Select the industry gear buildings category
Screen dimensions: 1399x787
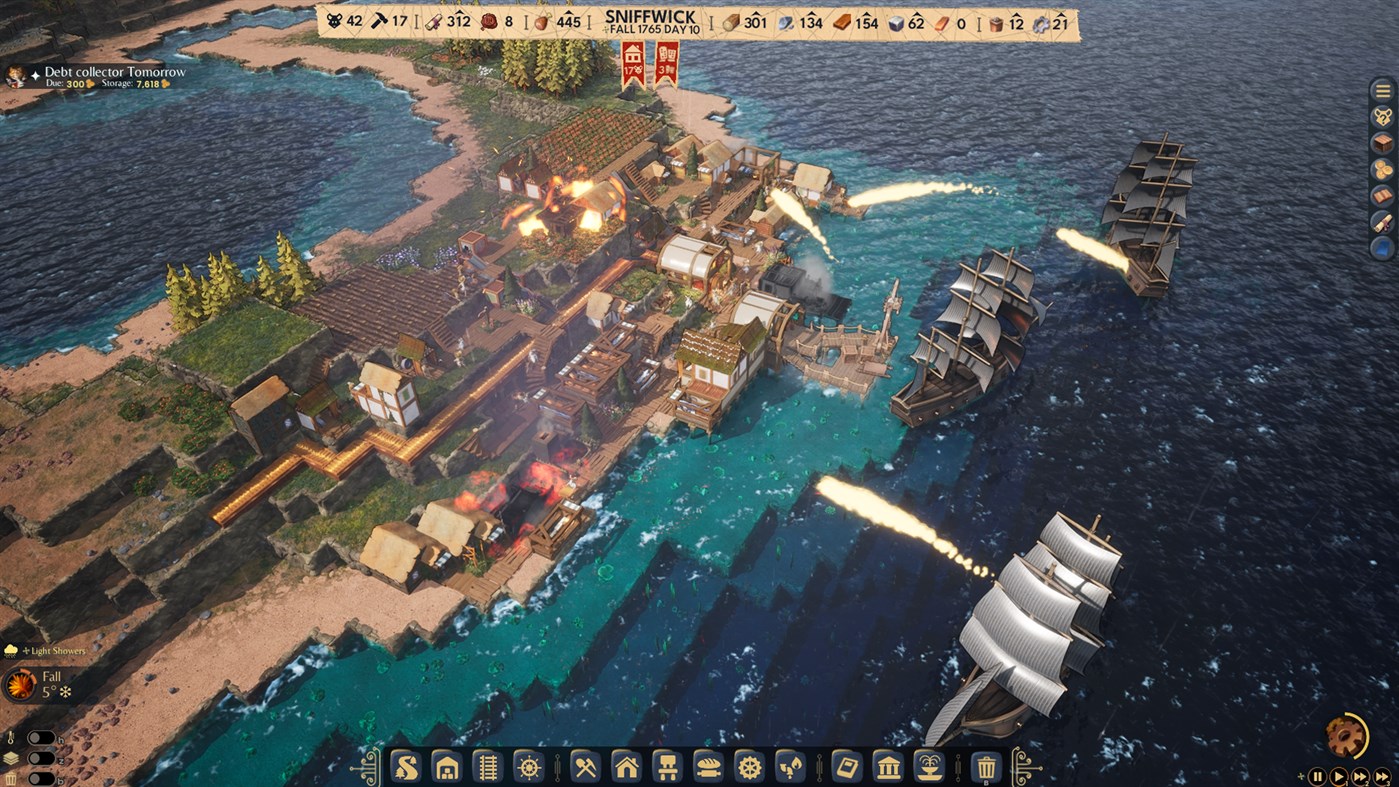[748, 768]
